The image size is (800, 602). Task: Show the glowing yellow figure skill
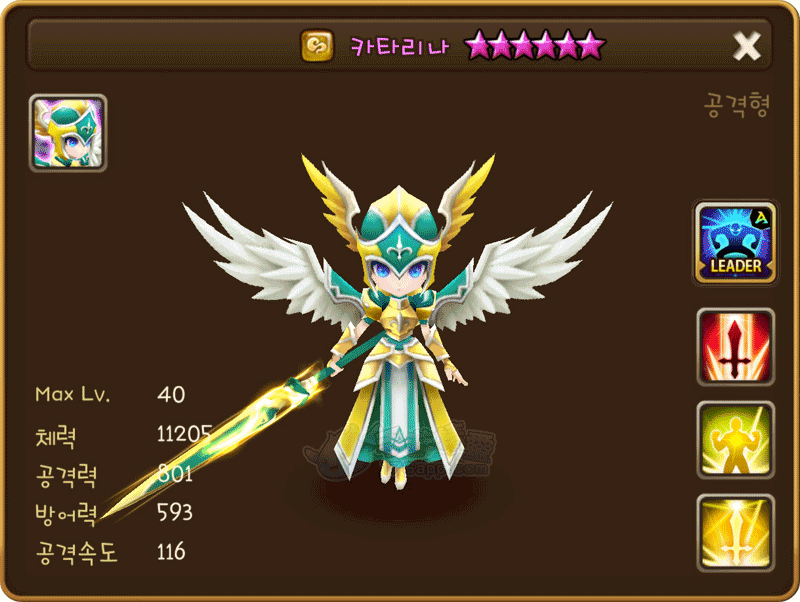[x=735, y=440]
